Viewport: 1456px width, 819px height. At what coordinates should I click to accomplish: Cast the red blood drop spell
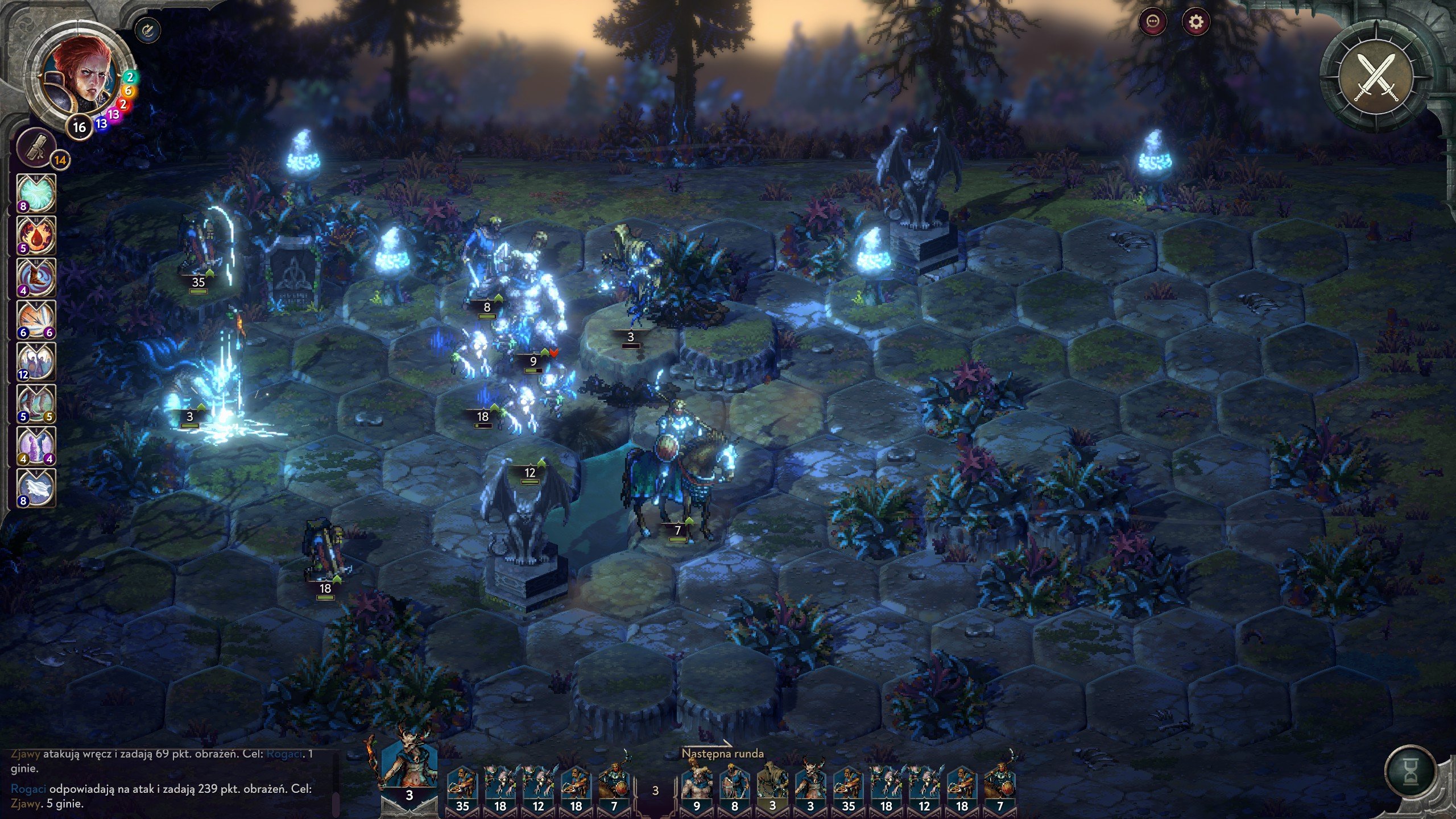click(36, 235)
